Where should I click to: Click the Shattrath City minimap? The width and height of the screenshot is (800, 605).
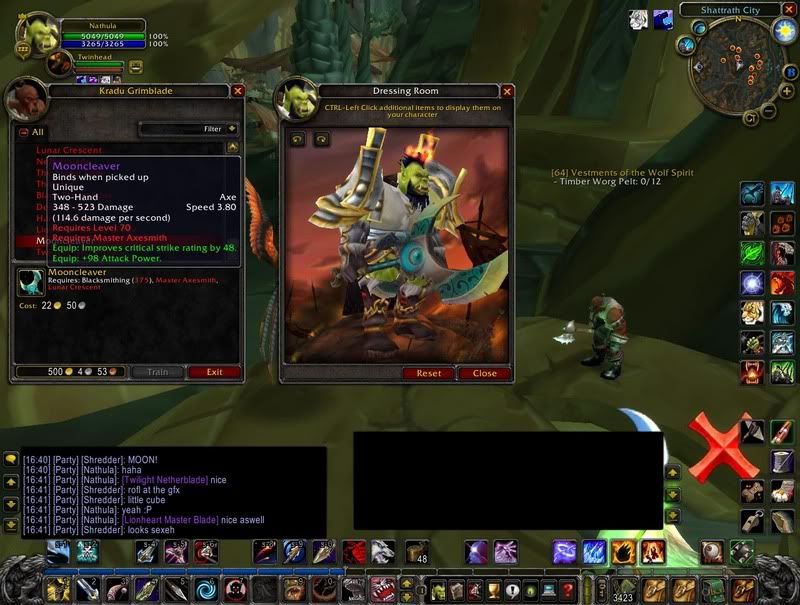click(738, 65)
